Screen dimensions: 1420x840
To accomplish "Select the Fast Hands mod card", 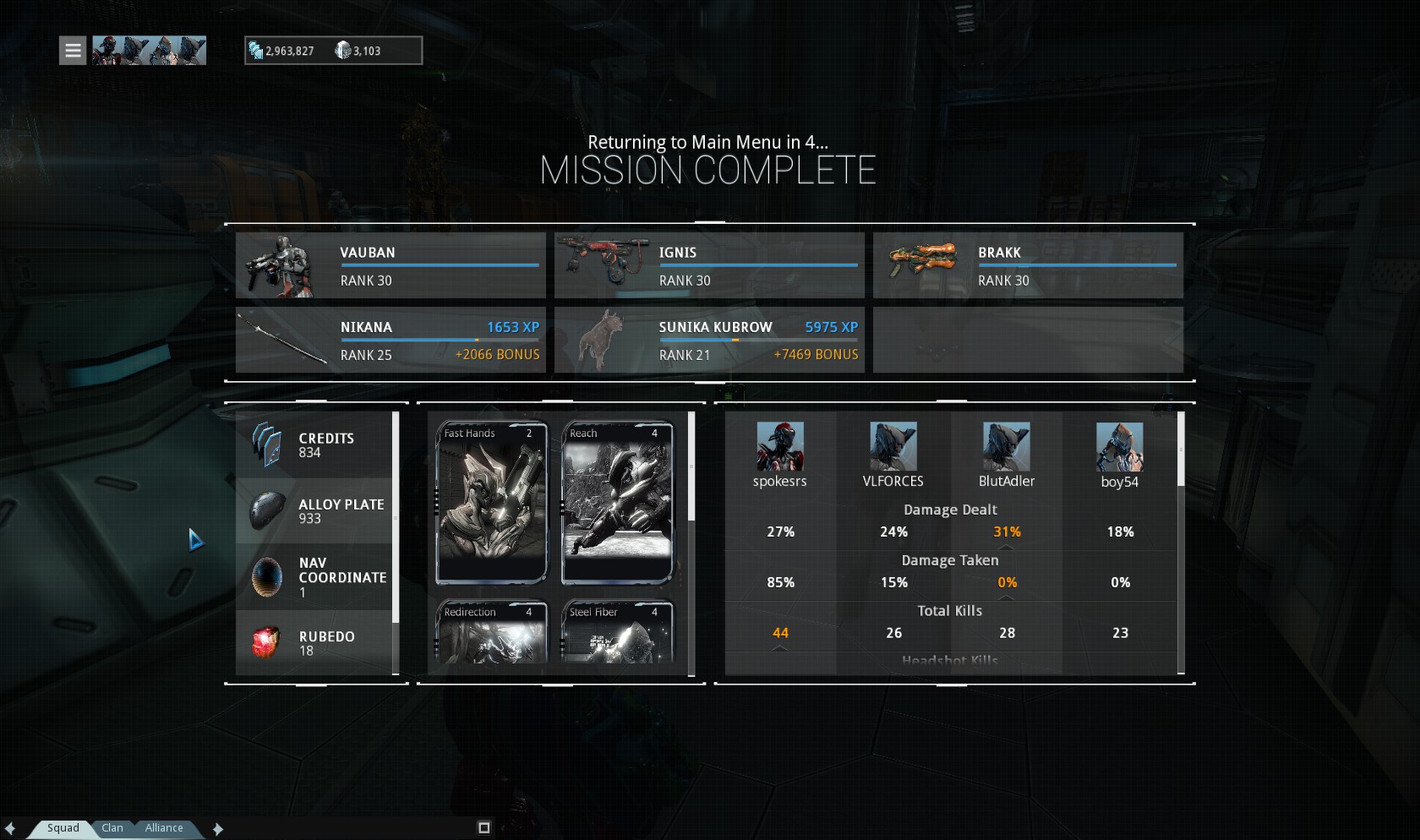I will tap(491, 503).
